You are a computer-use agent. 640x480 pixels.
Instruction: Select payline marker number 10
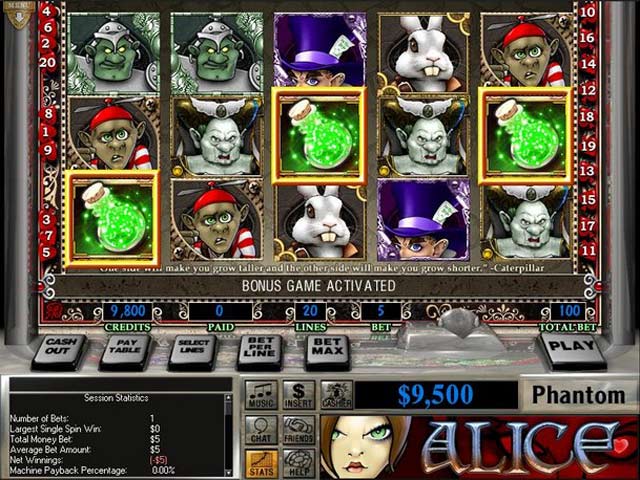tap(589, 12)
